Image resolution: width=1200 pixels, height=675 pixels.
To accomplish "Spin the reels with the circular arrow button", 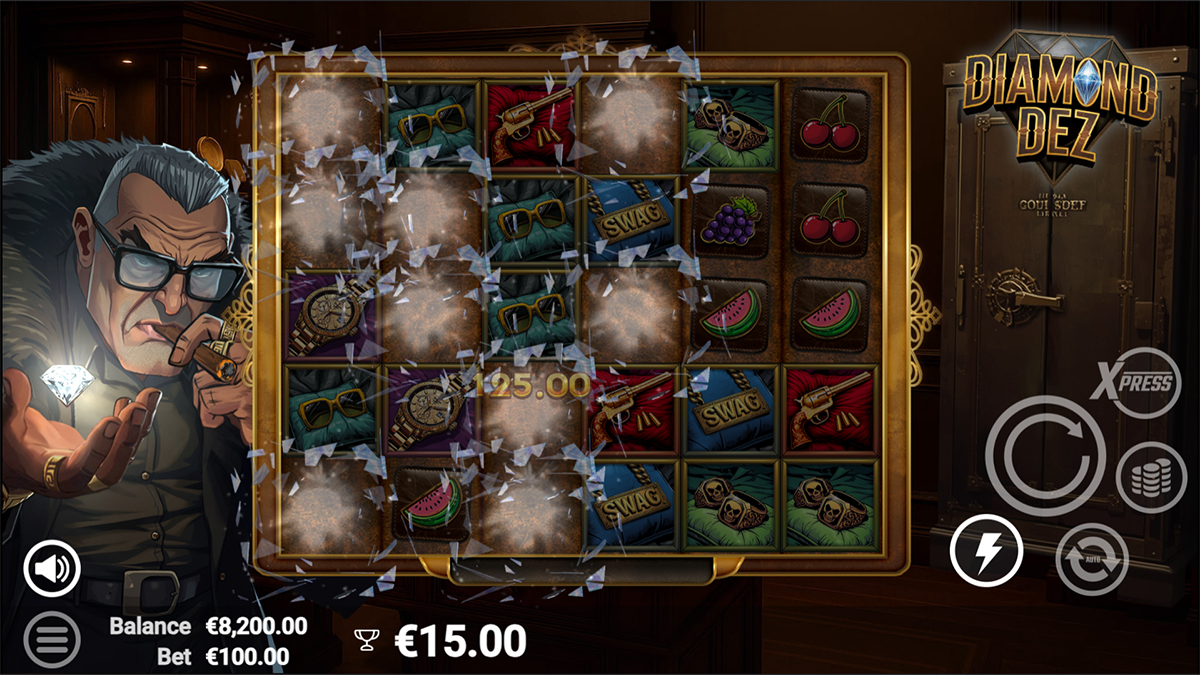I will pos(1045,456).
